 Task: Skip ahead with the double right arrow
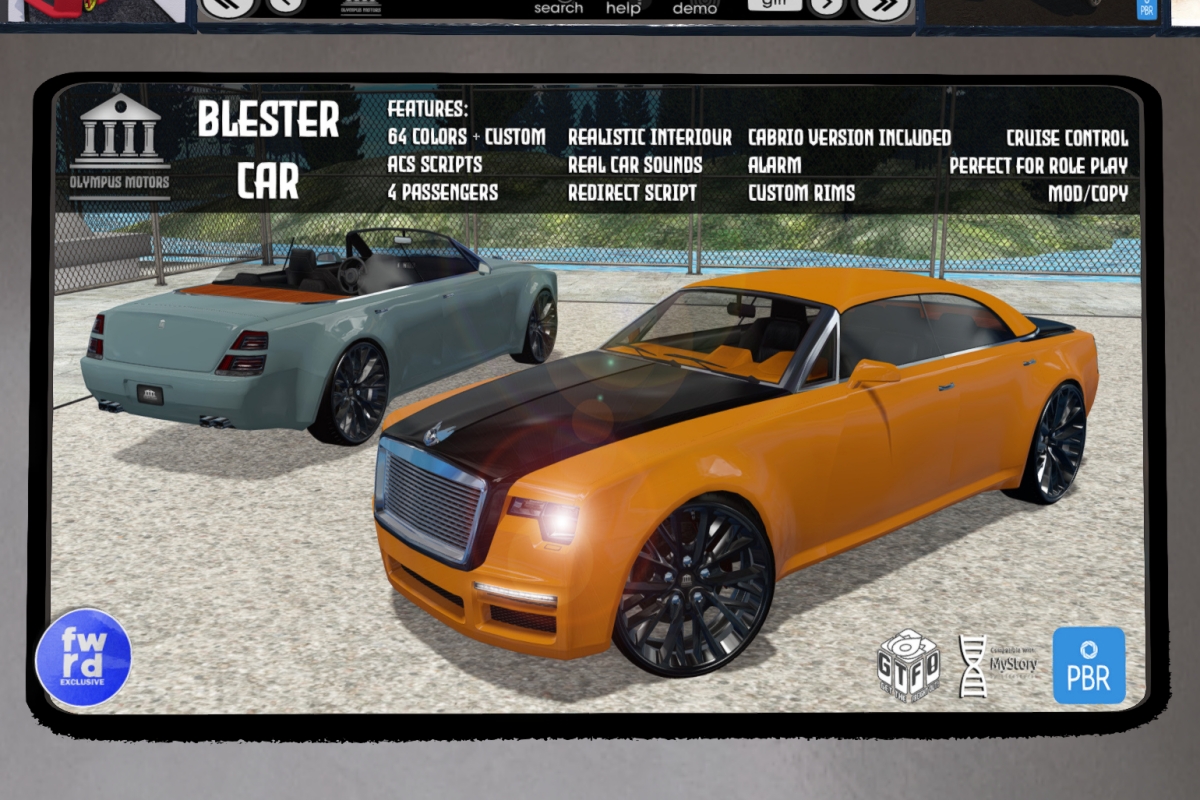click(883, 6)
